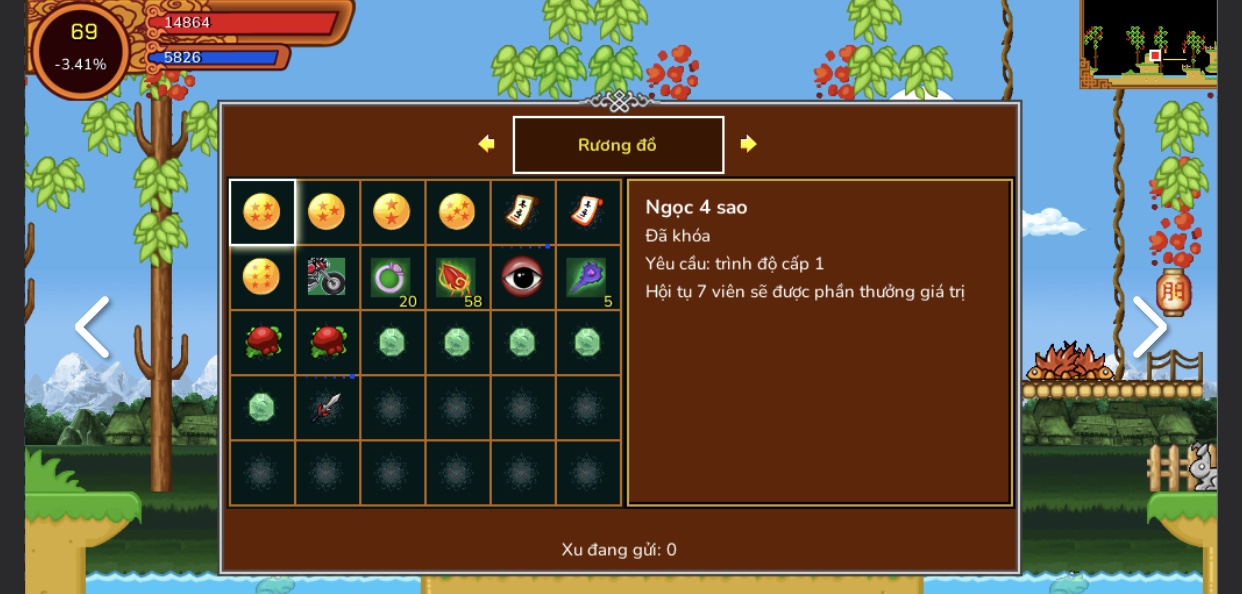Screen dimensions: 1242x594
Task: Select the dragon ball with the most stars
Action: coord(262,277)
